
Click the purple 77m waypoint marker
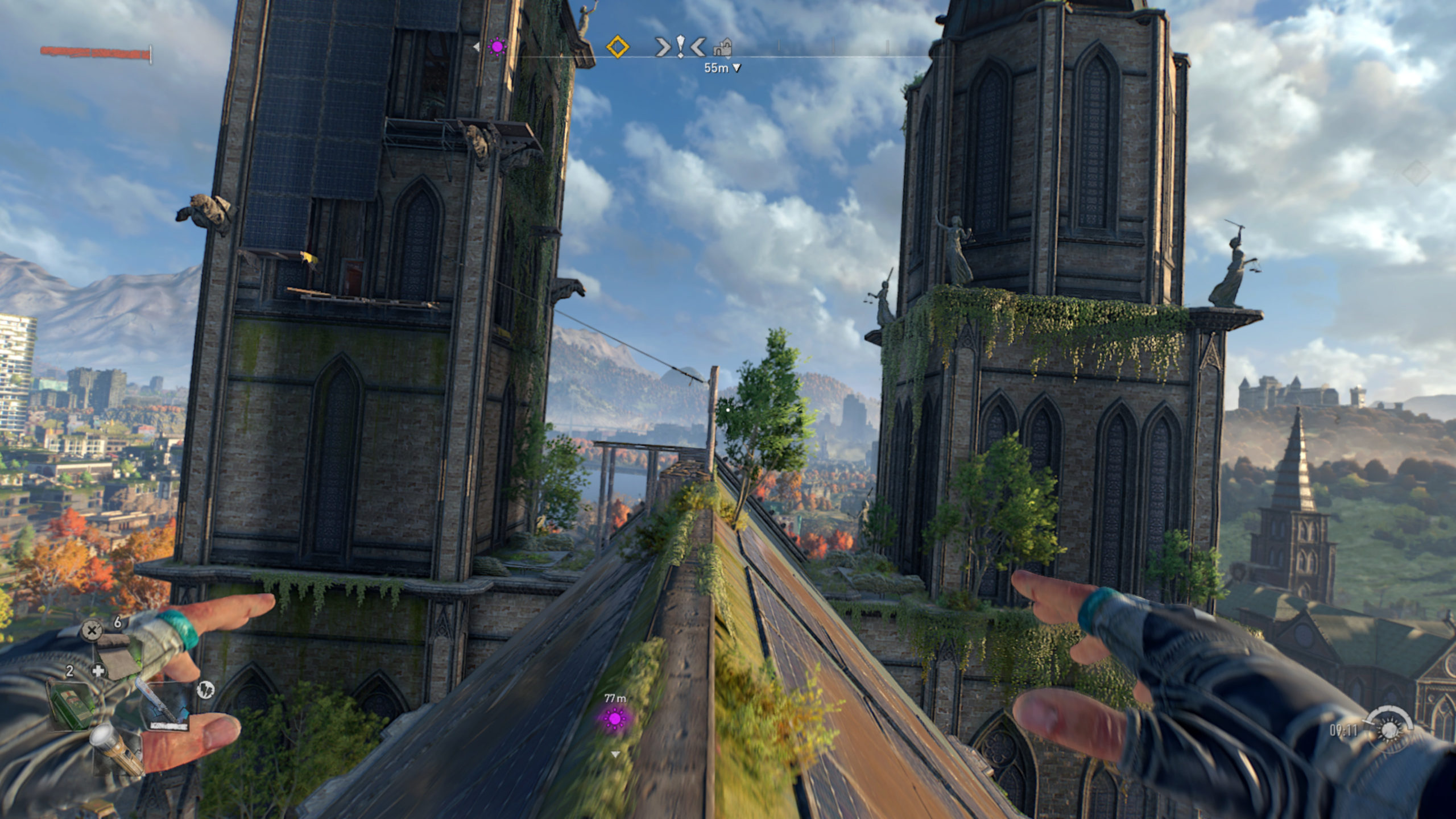614,719
